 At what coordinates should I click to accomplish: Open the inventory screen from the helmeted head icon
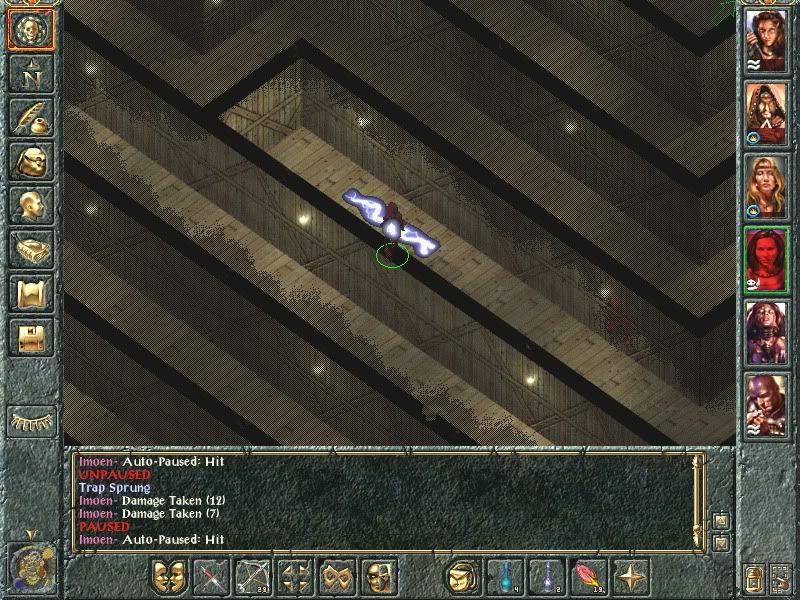(x=30, y=162)
